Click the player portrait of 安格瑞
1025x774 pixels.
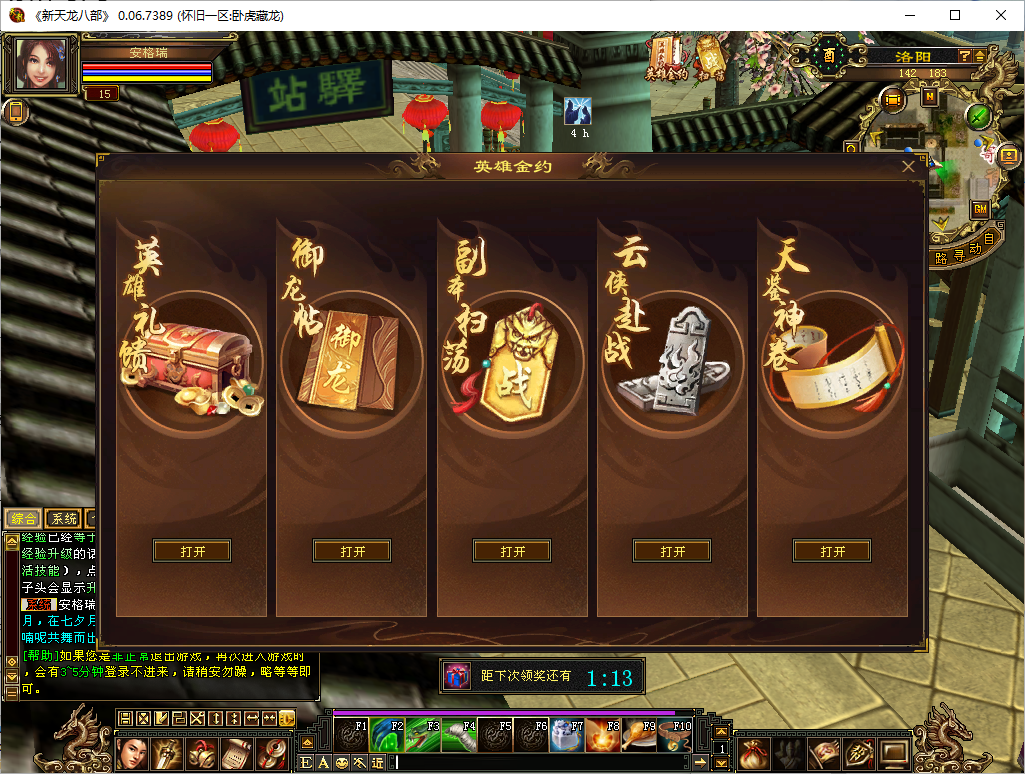[42, 64]
